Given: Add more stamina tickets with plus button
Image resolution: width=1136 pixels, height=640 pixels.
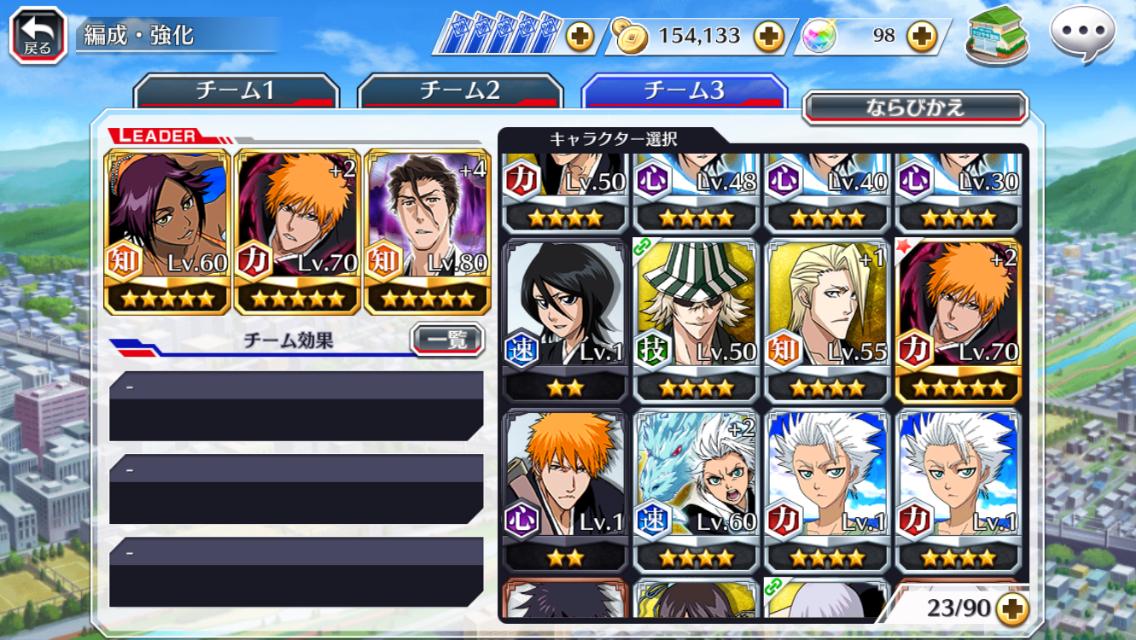Looking at the screenshot, I should click(579, 37).
